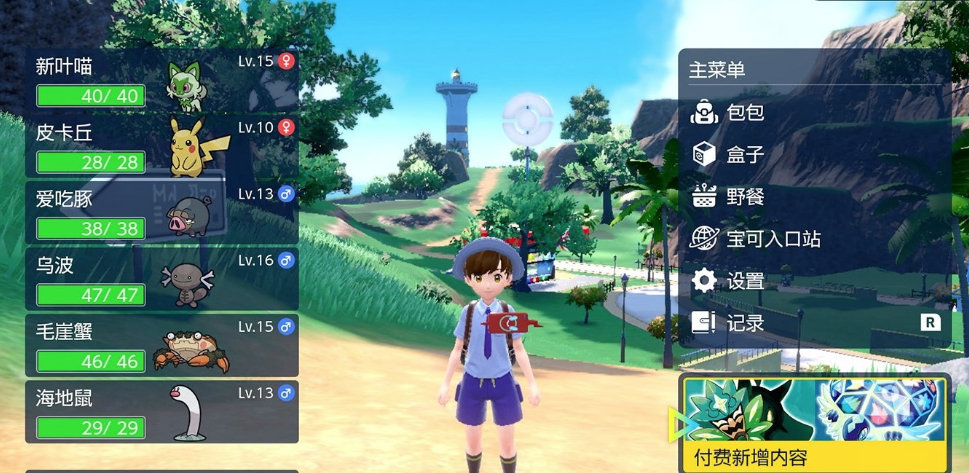Choose the 记录 save option
969x473 pixels.
[x=745, y=323]
